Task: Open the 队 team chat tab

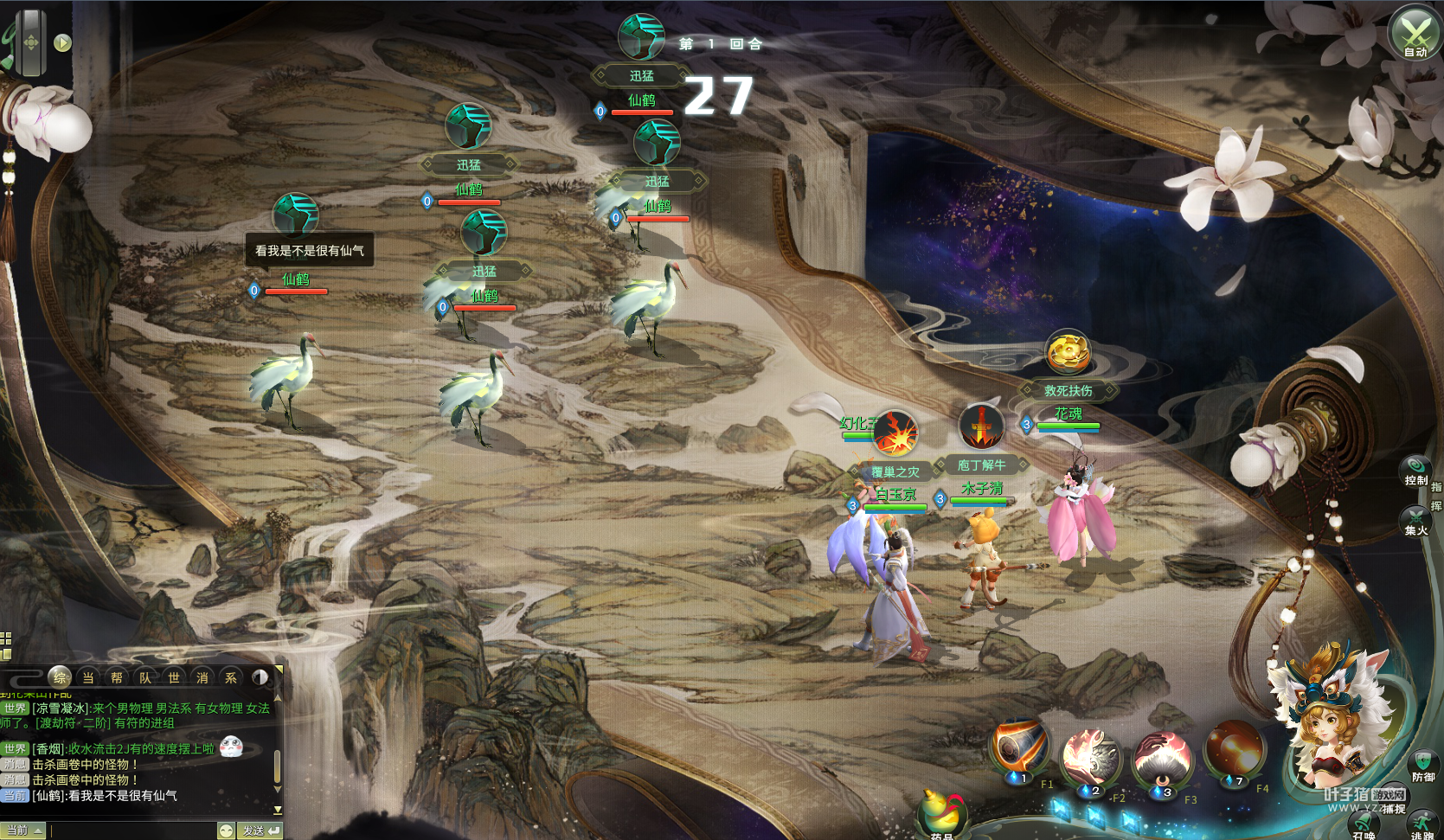Action: [145, 677]
